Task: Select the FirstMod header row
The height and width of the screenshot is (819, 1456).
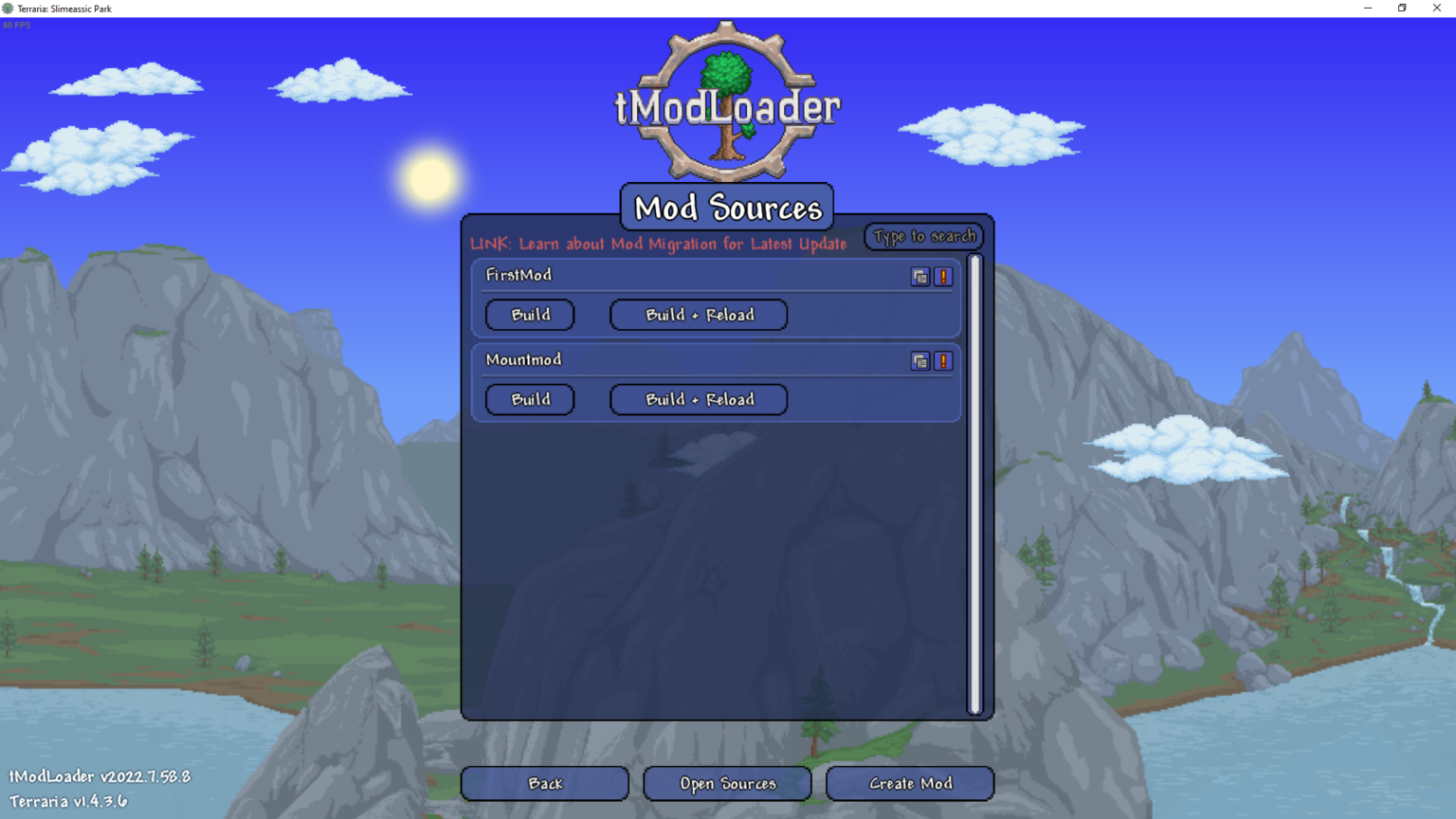Action: [664, 275]
